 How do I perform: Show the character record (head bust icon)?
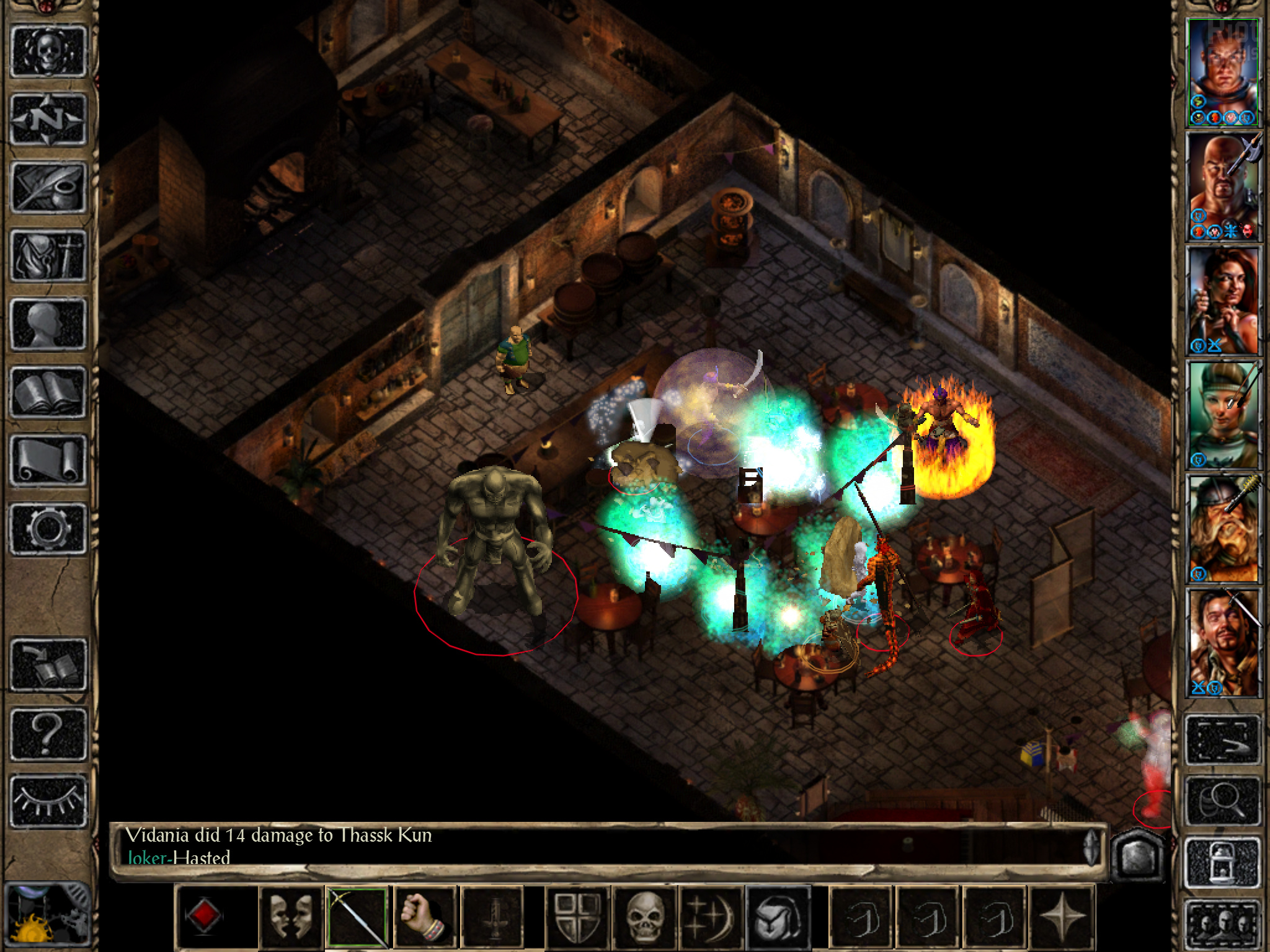click(48, 324)
